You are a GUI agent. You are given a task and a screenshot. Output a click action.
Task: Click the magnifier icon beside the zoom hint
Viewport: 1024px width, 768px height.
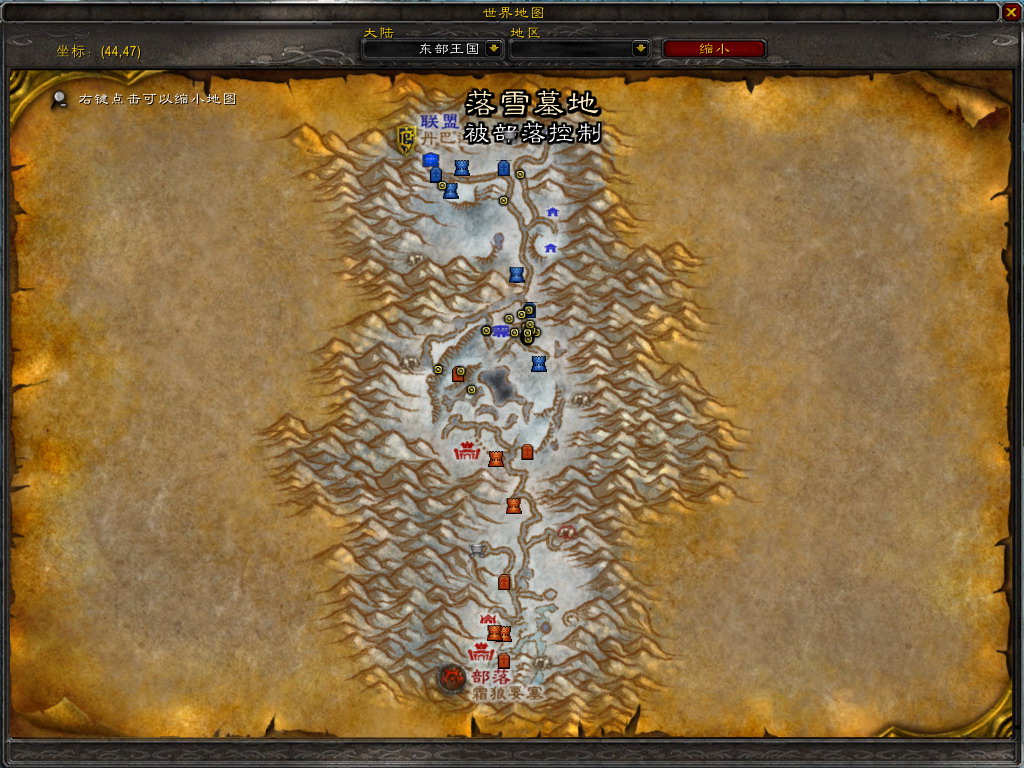click(x=61, y=99)
